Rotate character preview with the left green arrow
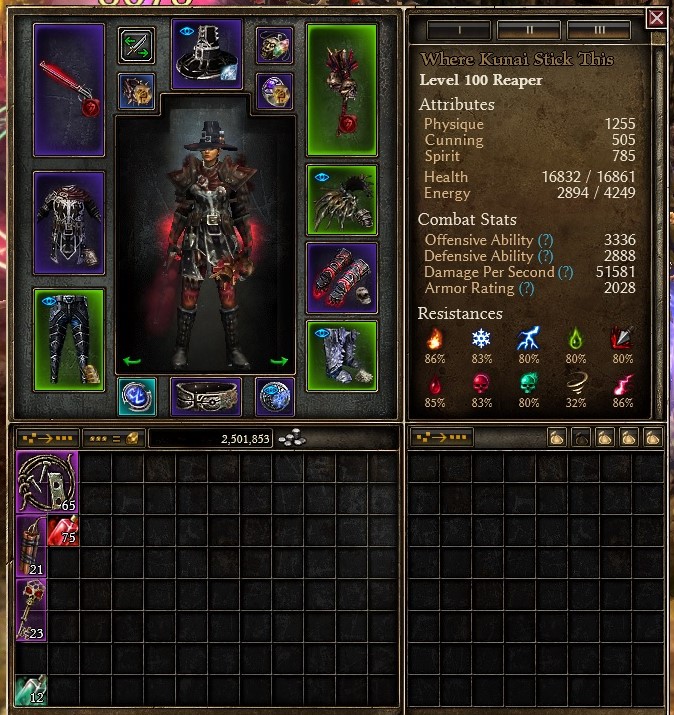Screen dimensions: 674x715 click(x=130, y=361)
